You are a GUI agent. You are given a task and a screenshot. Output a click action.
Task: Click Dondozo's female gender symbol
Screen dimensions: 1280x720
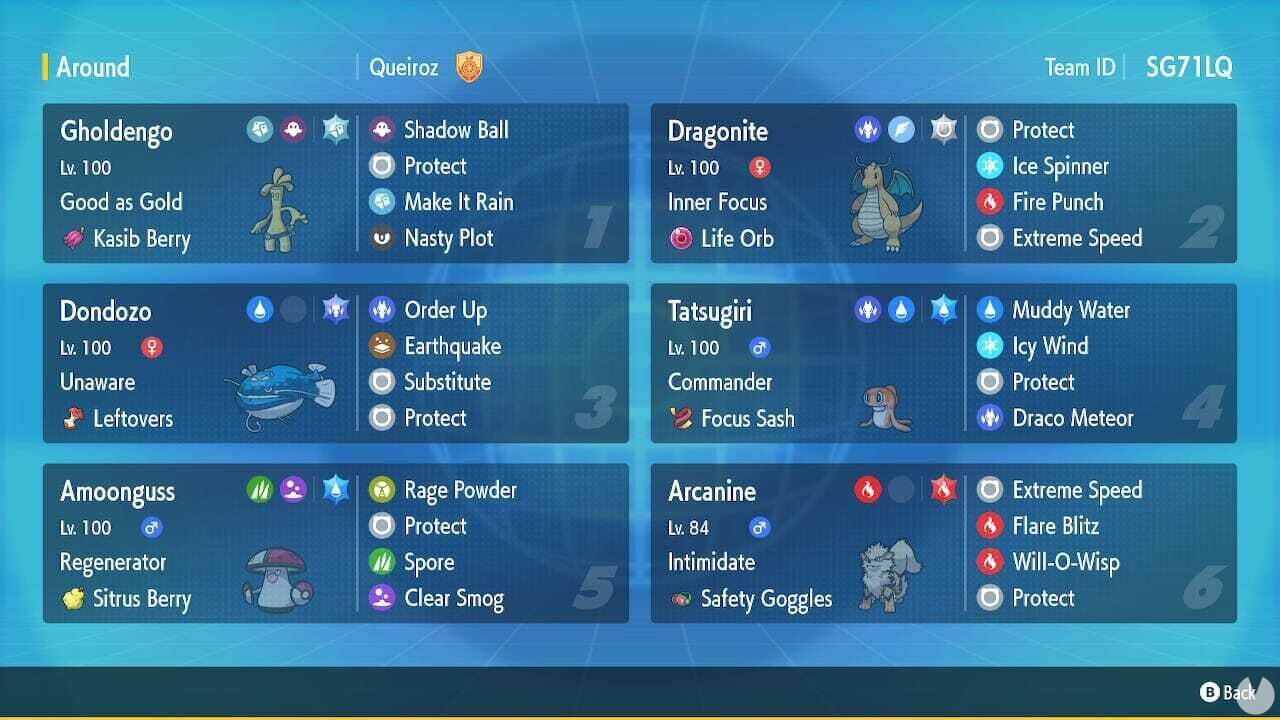point(151,348)
